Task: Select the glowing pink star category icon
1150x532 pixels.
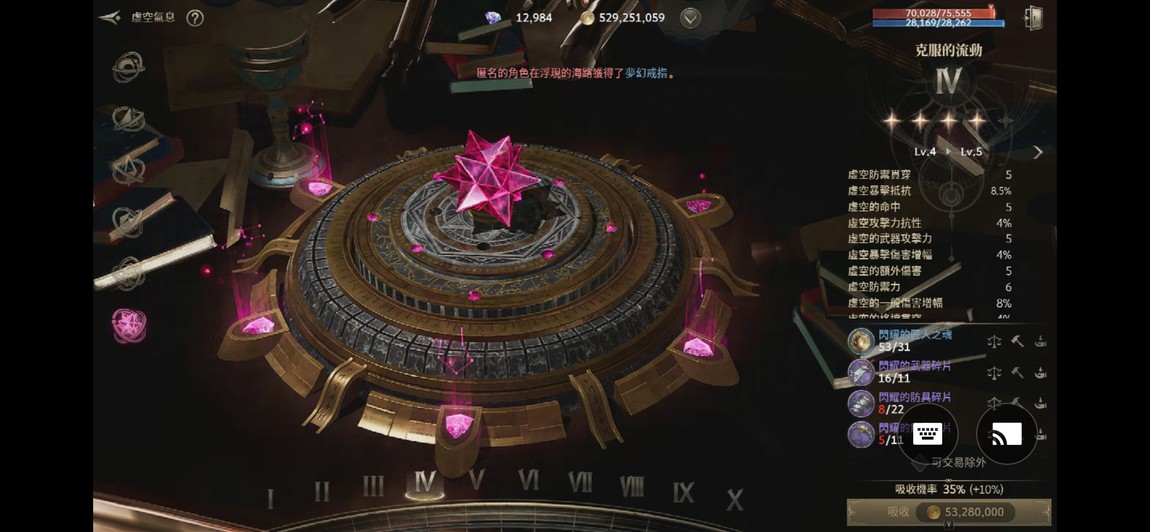Action: [x=128, y=324]
